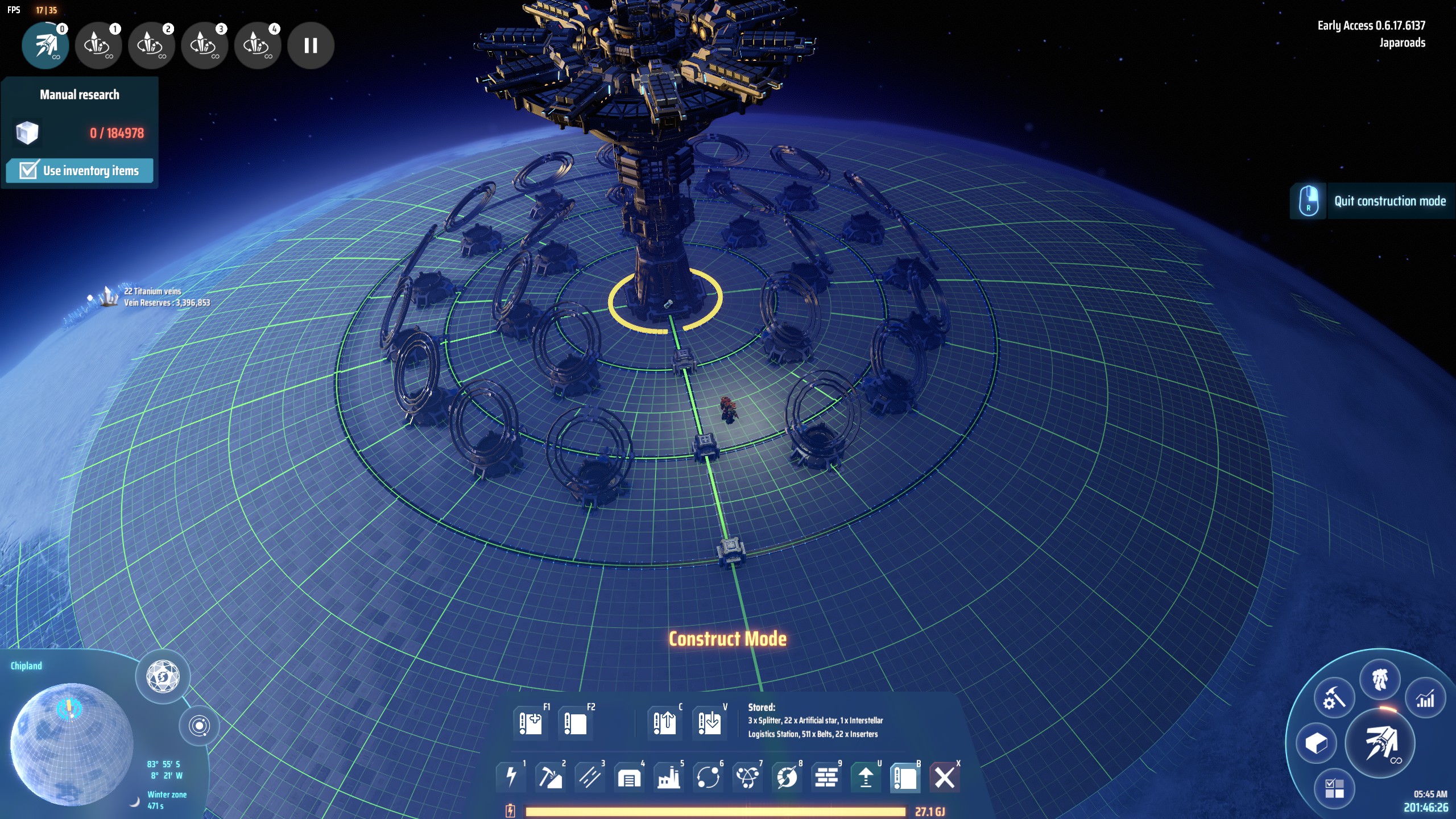
Task: Close build menu with the X button
Action: point(945,776)
